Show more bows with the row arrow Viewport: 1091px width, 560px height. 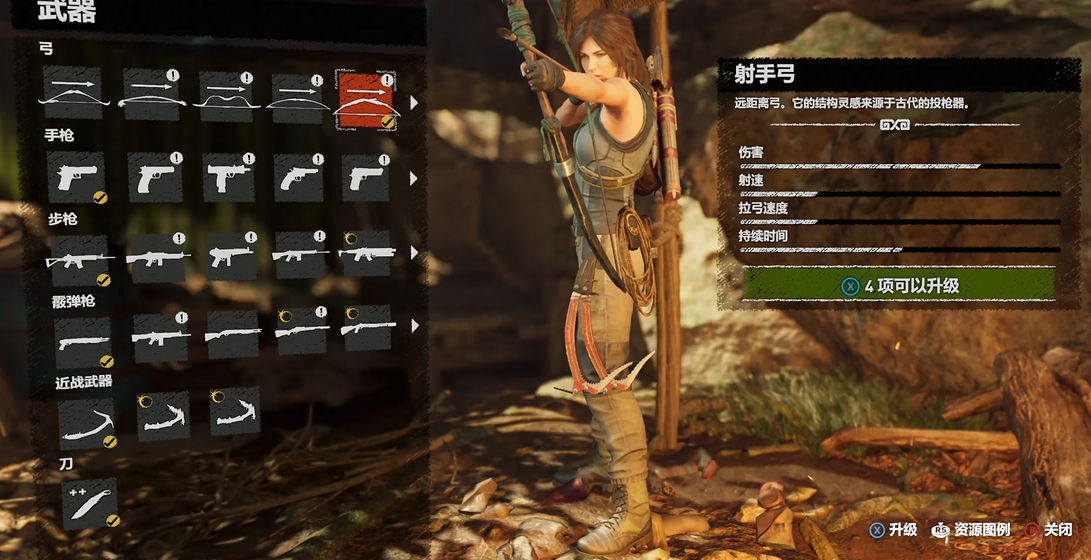[414, 101]
